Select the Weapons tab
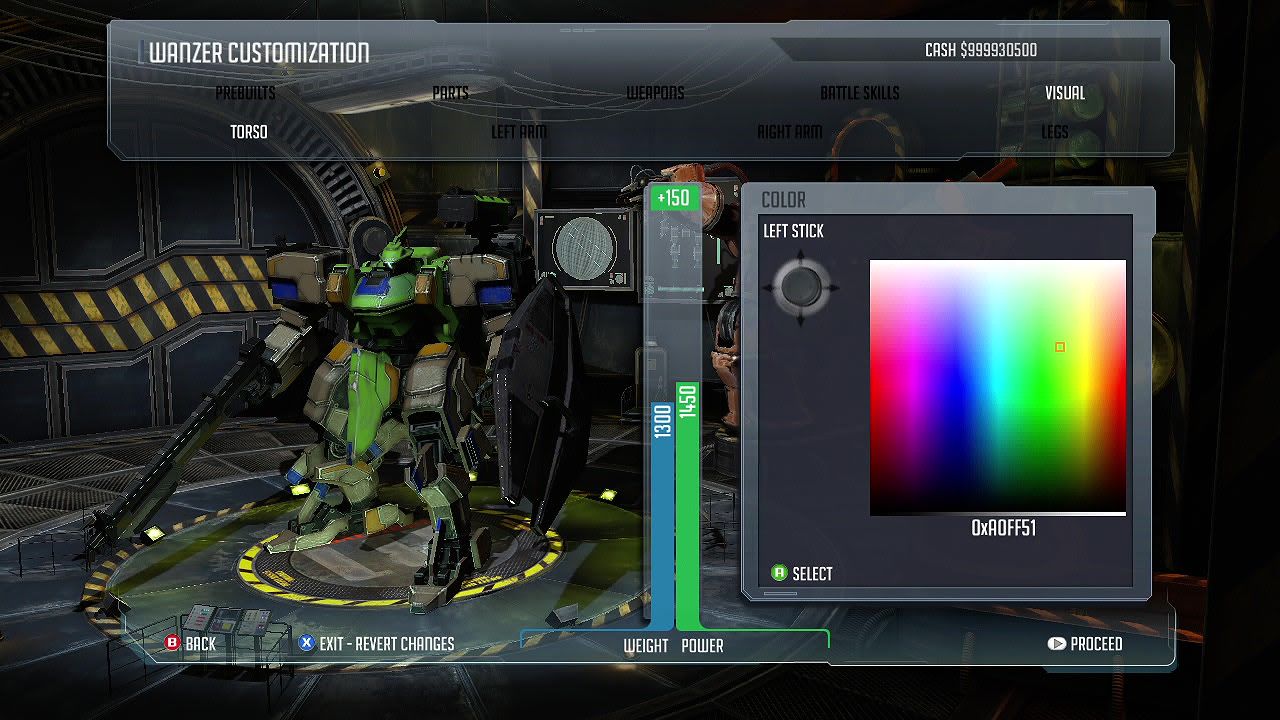The width and height of the screenshot is (1280, 720). click(655, 93)
